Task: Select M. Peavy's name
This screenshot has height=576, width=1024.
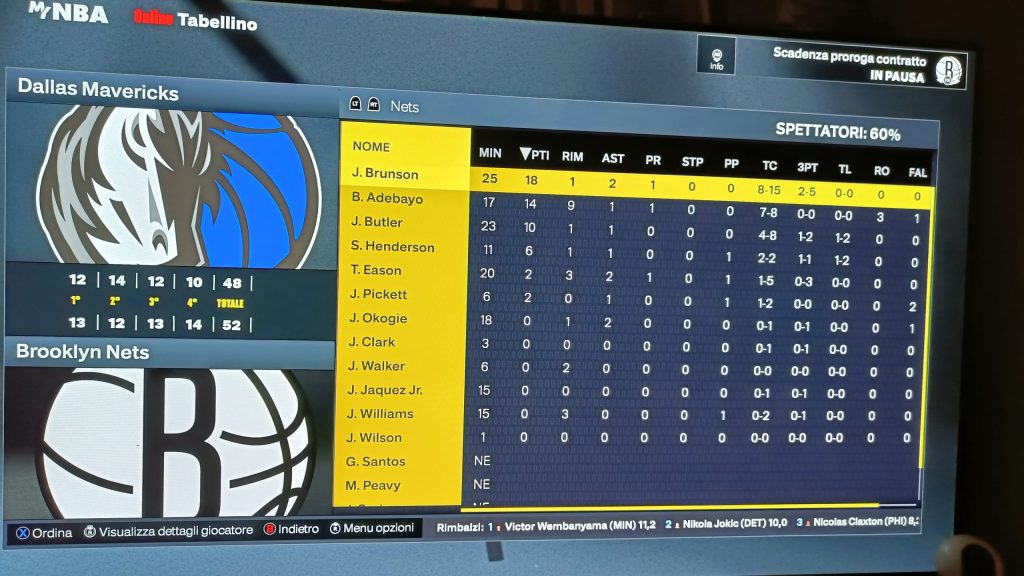Action: tap(373, 485)
